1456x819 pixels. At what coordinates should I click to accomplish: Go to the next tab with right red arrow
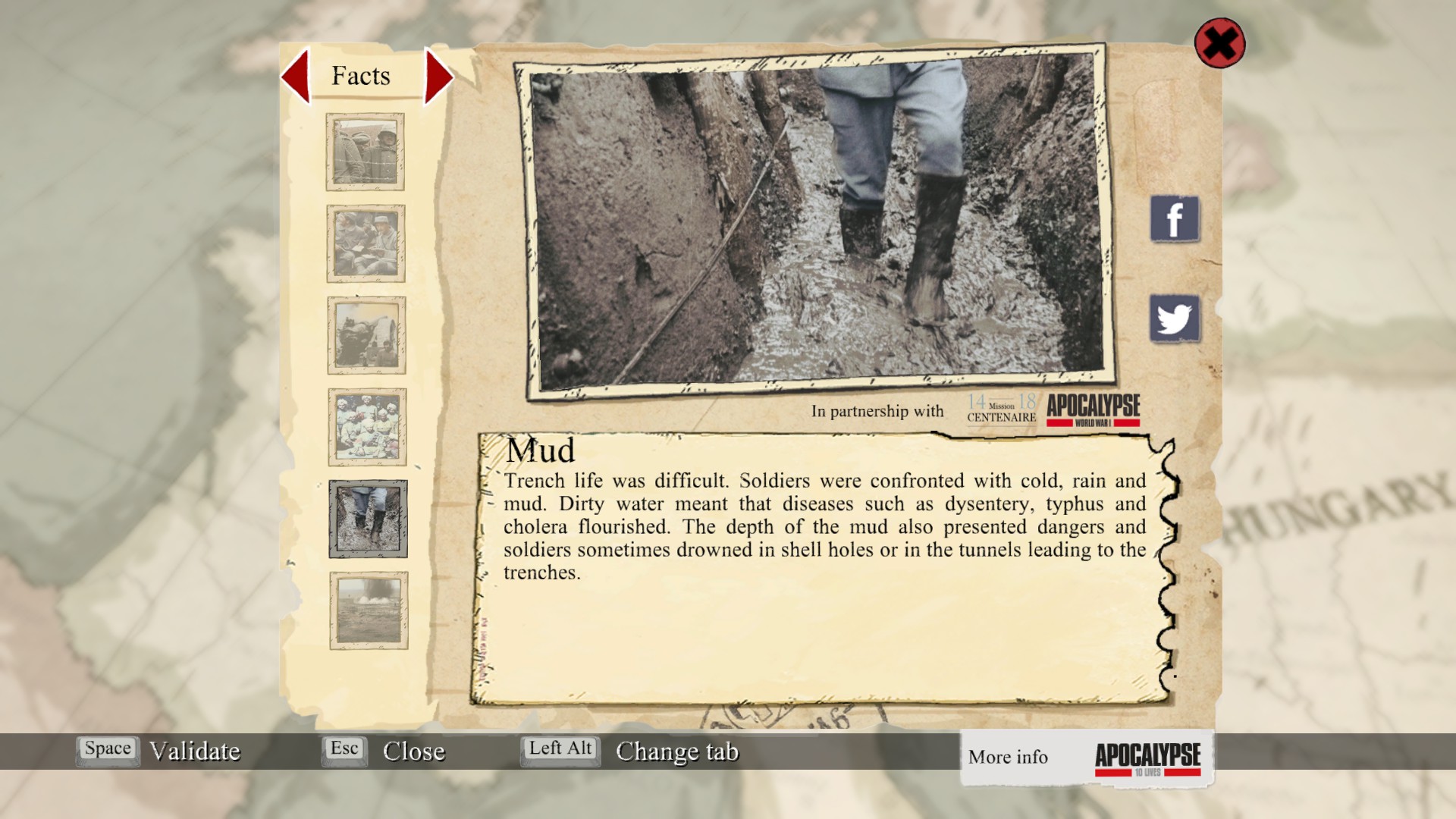tap(438, 76)
